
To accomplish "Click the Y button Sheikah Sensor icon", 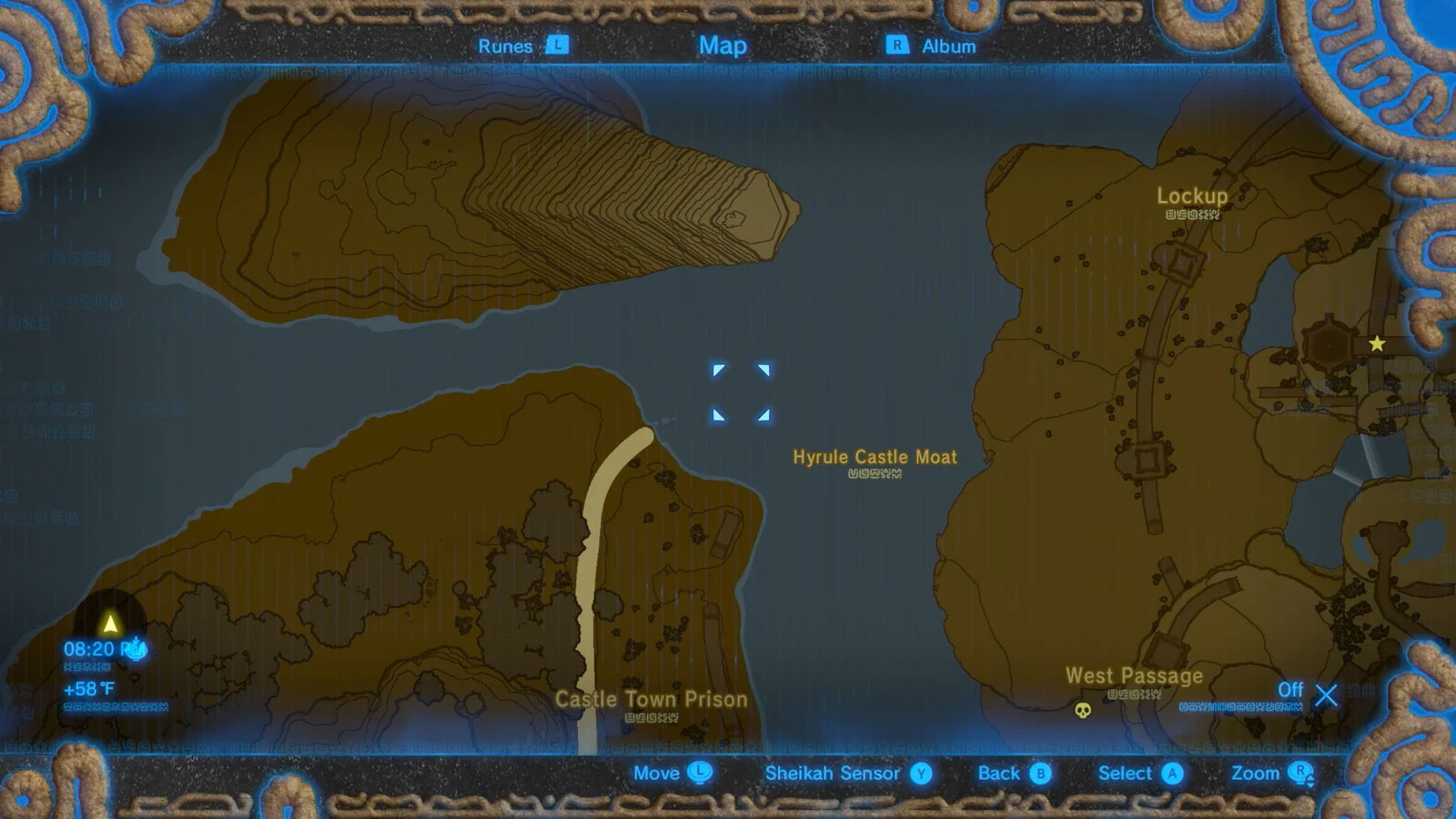I will (922, 773).
